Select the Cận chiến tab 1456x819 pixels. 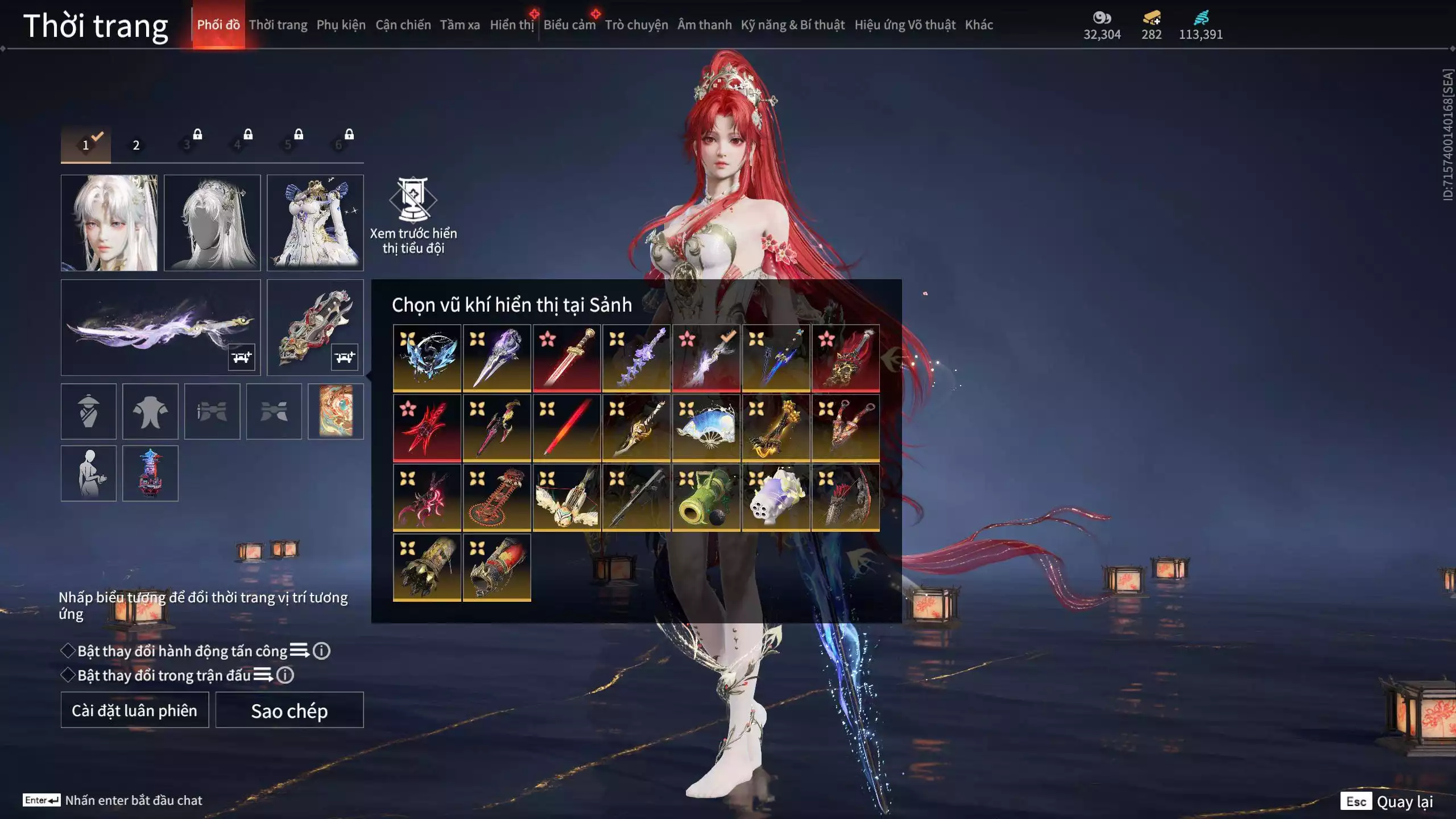tap(403, 25)
